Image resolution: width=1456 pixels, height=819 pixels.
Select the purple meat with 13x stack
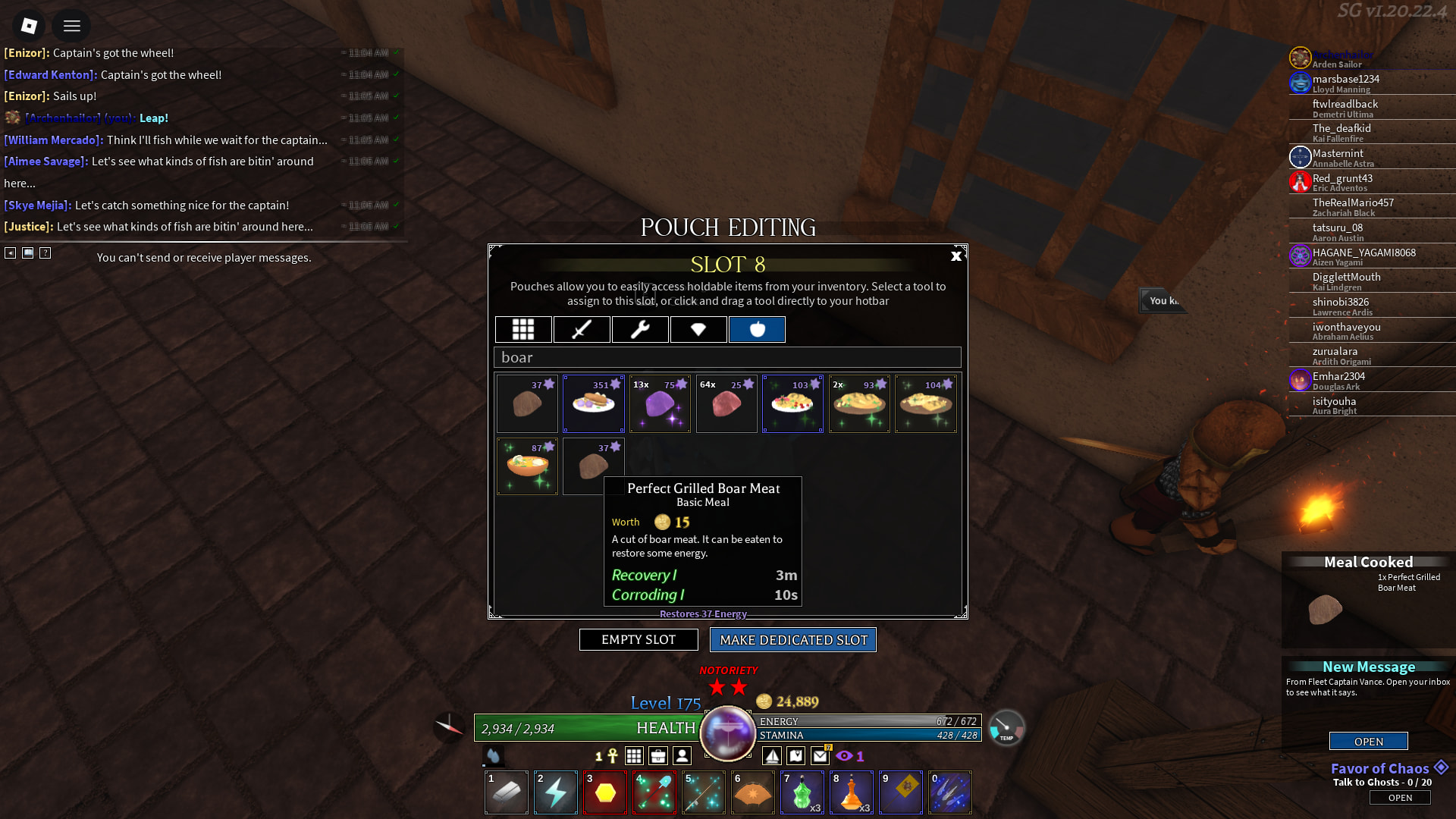[660, 404]
